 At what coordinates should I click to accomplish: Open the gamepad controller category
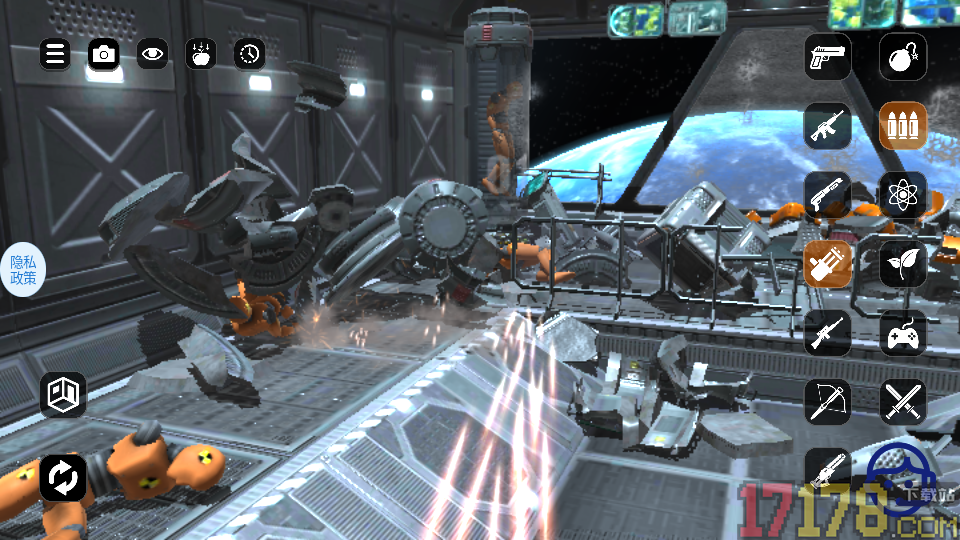point(903,332)
